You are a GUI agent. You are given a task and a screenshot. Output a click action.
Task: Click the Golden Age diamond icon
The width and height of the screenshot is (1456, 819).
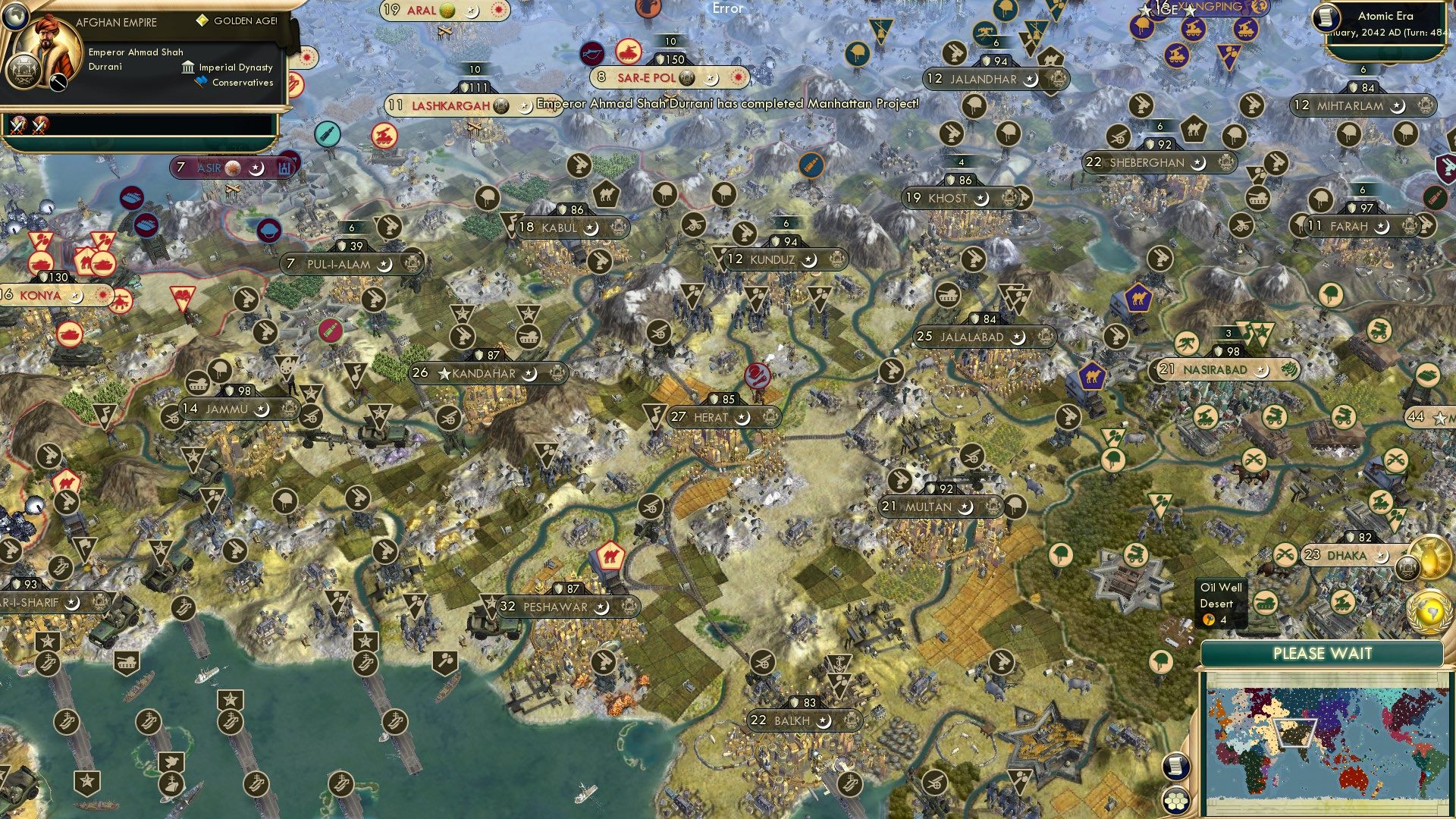tap(202, 21)
